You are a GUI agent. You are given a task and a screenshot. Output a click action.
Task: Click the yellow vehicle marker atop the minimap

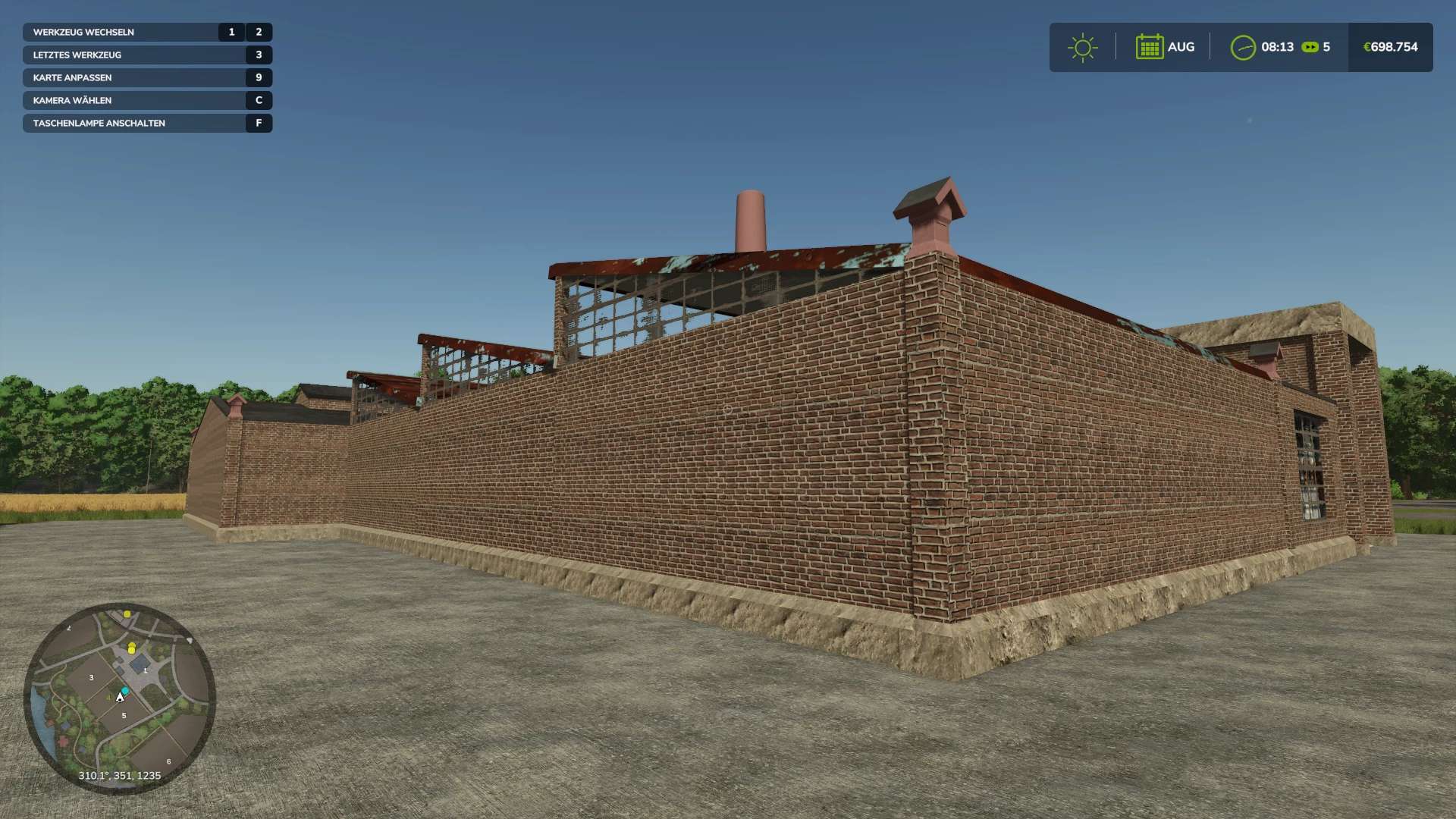click(125, 615)
